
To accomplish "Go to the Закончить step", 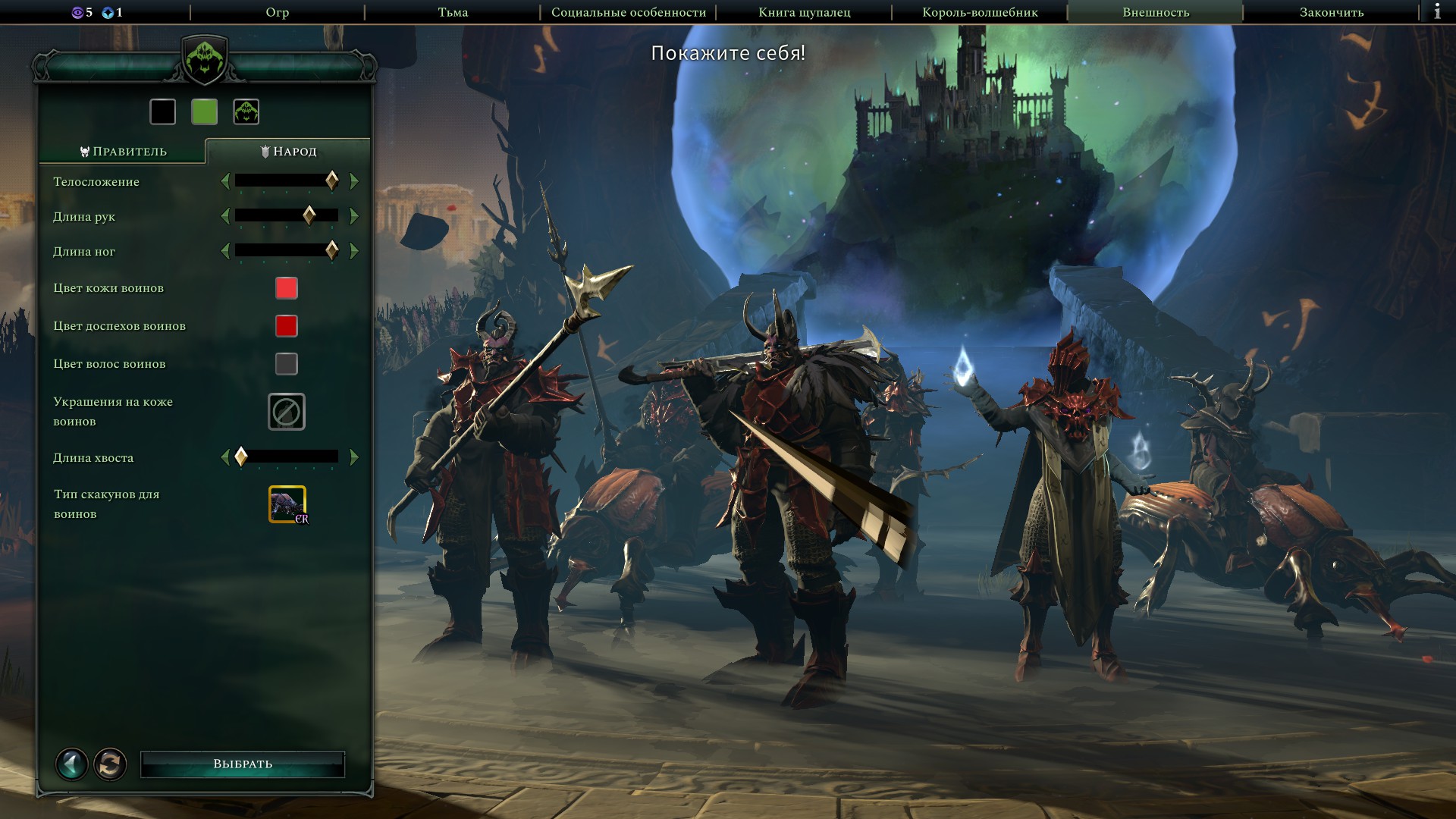I will click(1331, 12).
